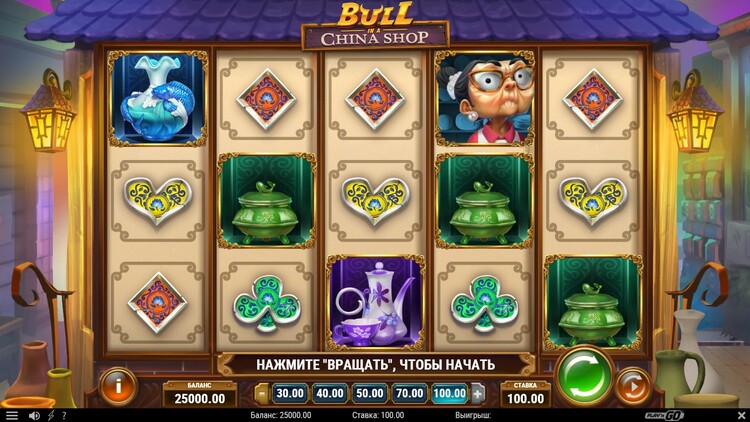
Task: Select the 30.00 bet value
Action: [290, 393]
